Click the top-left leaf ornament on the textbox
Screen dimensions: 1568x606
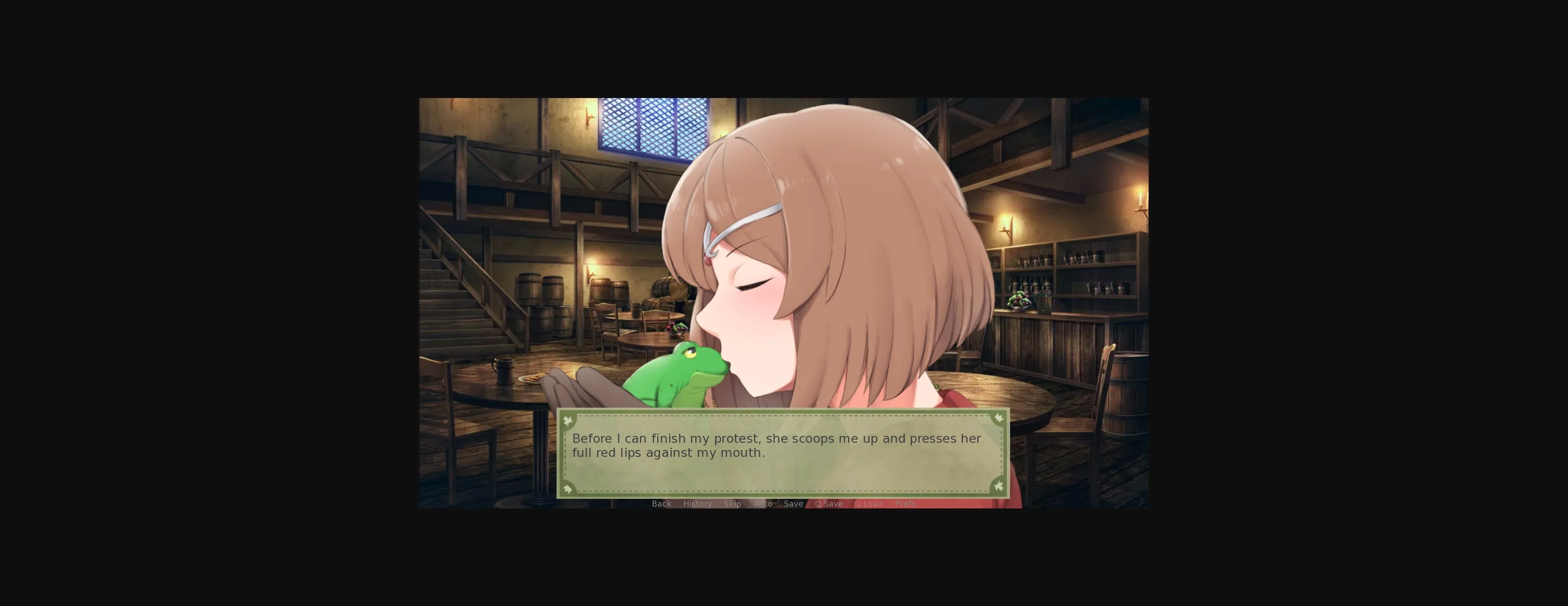(x=568, y=419)
